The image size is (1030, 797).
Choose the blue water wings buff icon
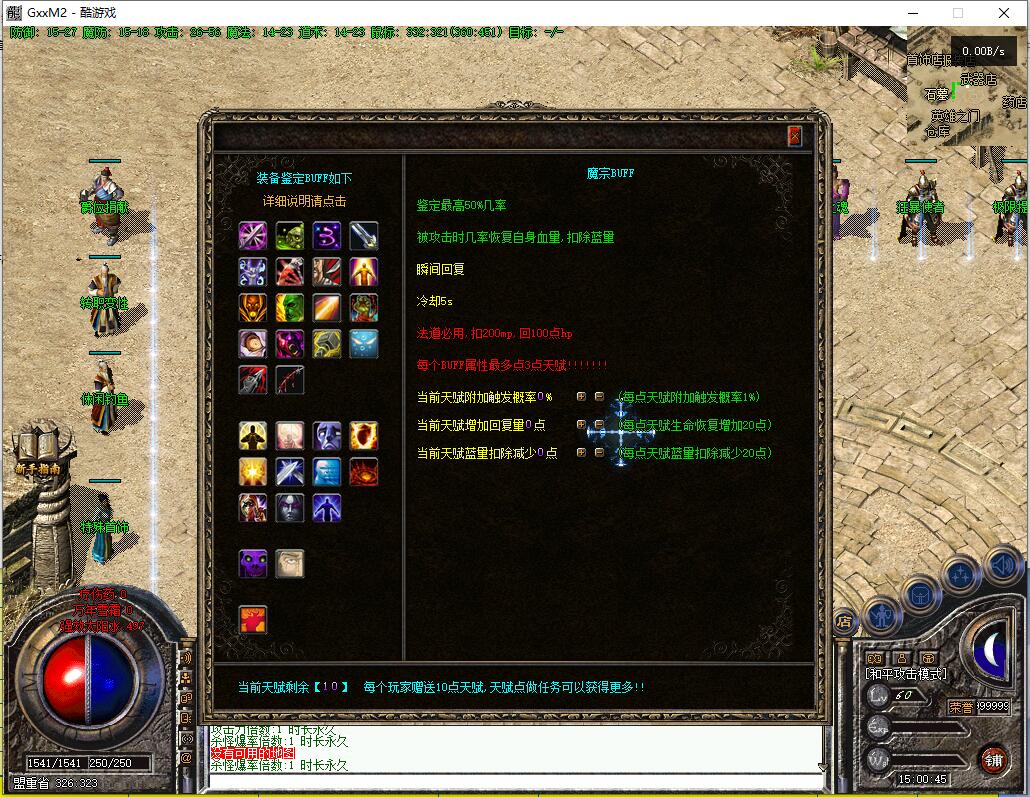[x=364, y=344]
